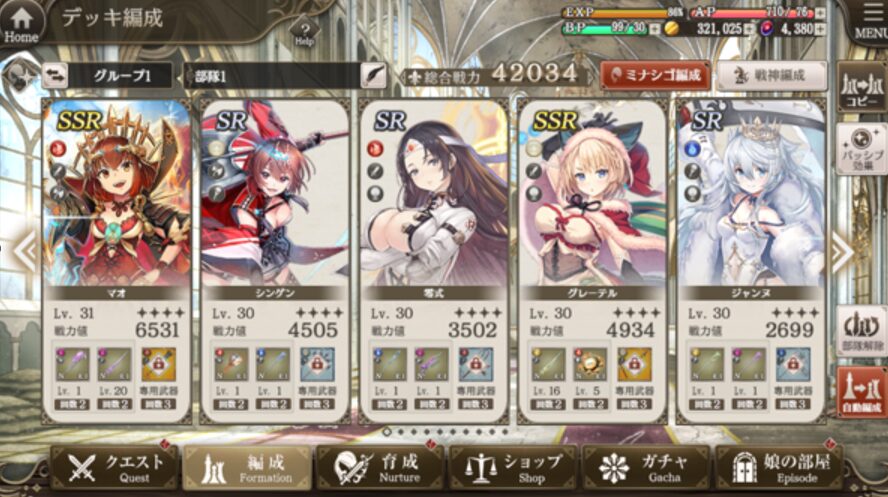
Task: Switch to 戦神編成 tab
Action: (770, 74)
